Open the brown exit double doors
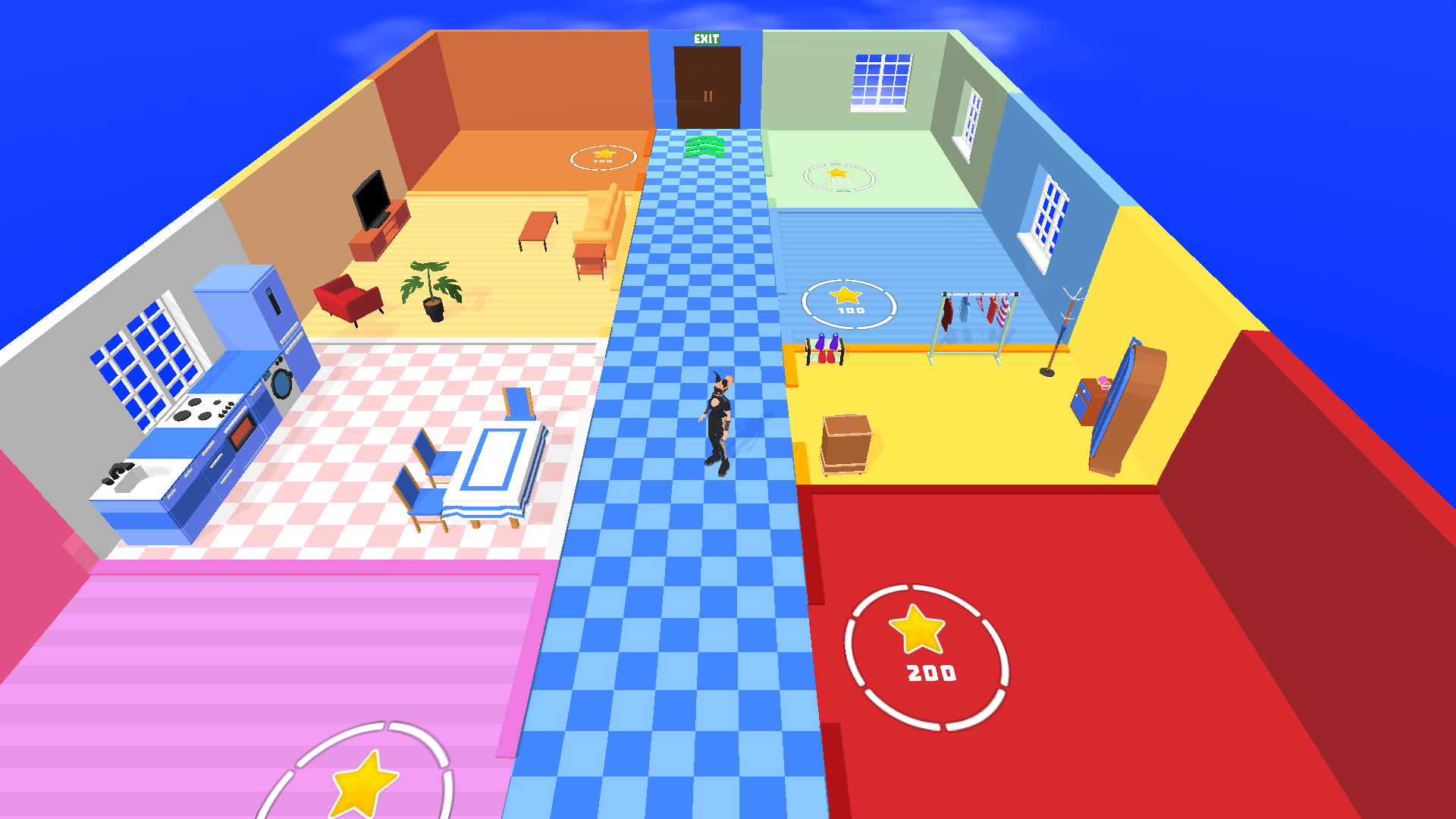 pos(705,87)
